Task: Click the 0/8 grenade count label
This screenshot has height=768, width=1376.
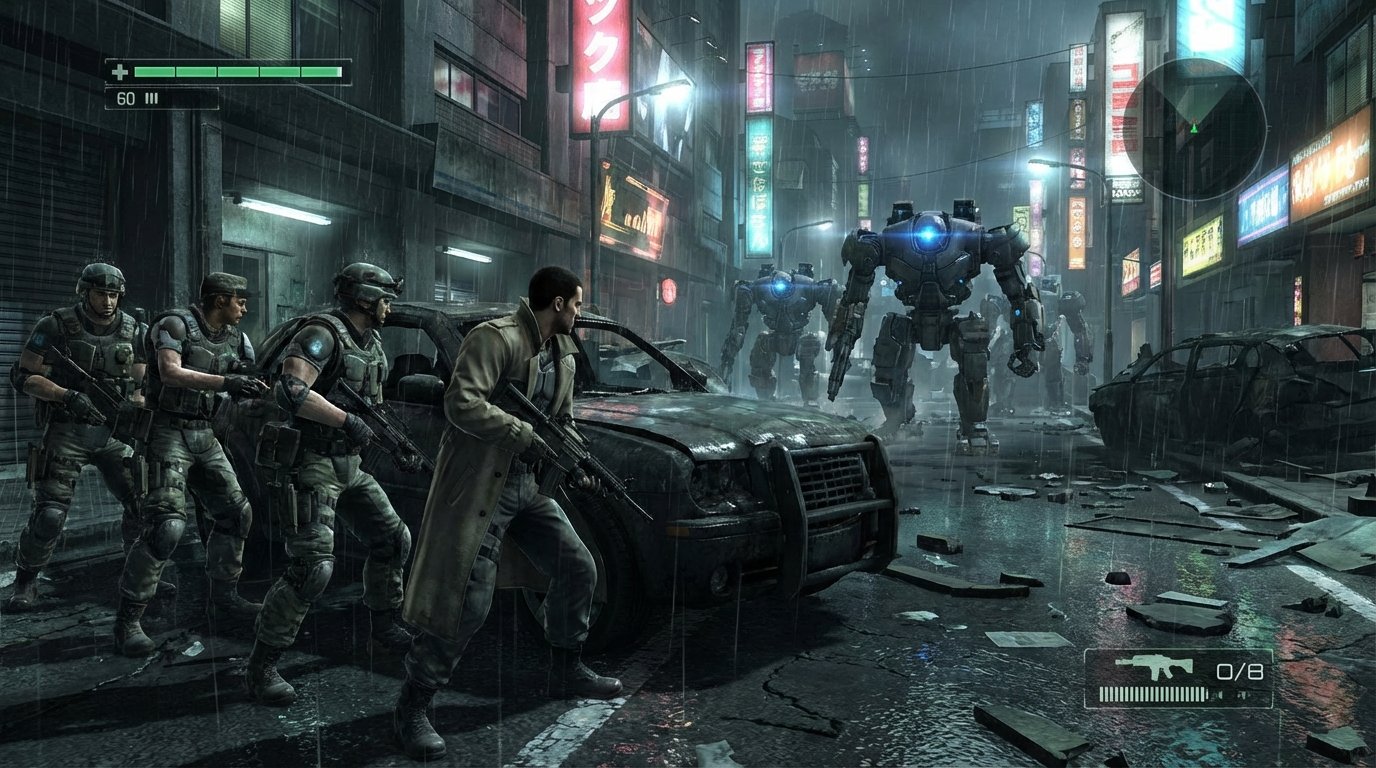Action: pyautogui.click(x=1240, y=671)
